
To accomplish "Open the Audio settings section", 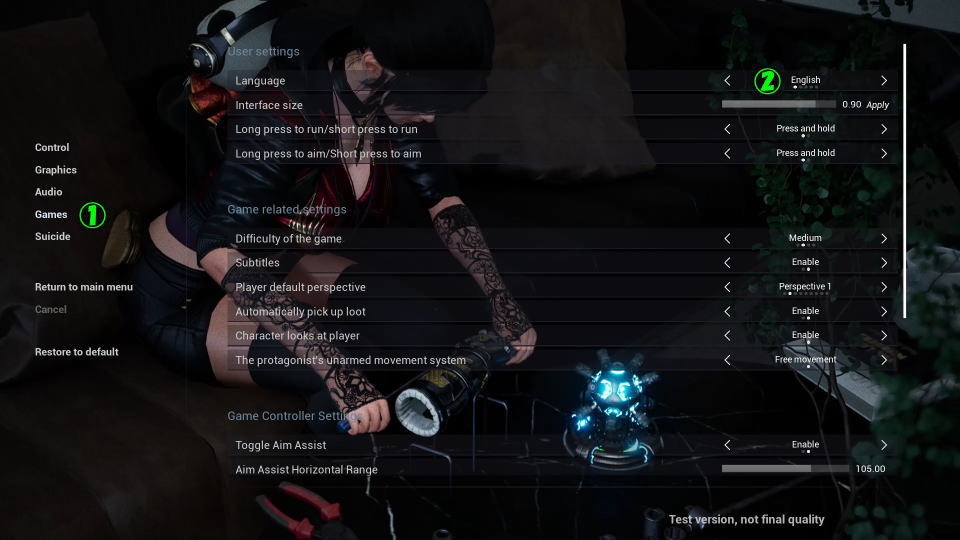I will pyautogui.click(x=49, y=192).
